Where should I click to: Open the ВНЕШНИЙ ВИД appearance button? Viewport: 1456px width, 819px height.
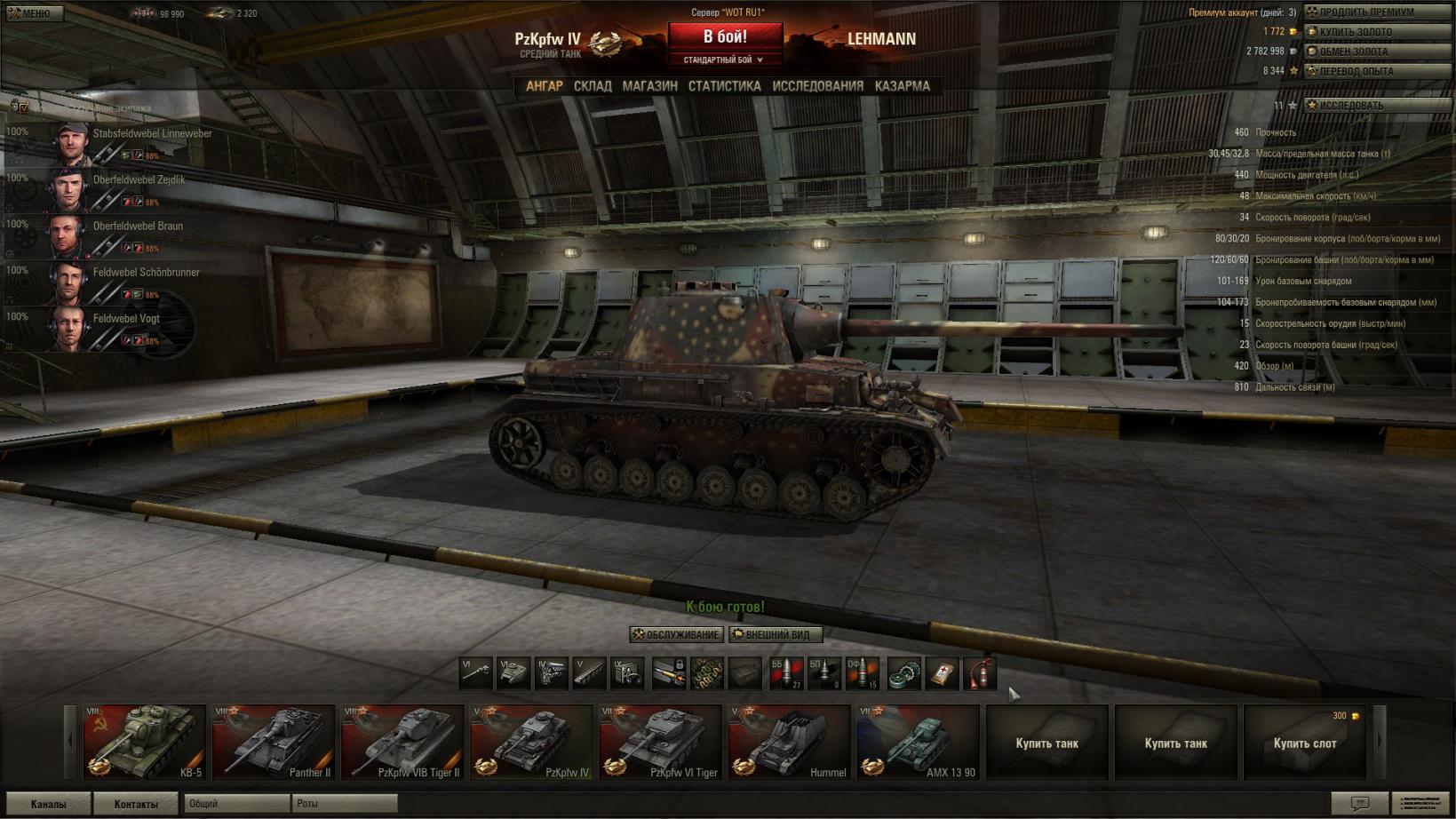point(775,634)
